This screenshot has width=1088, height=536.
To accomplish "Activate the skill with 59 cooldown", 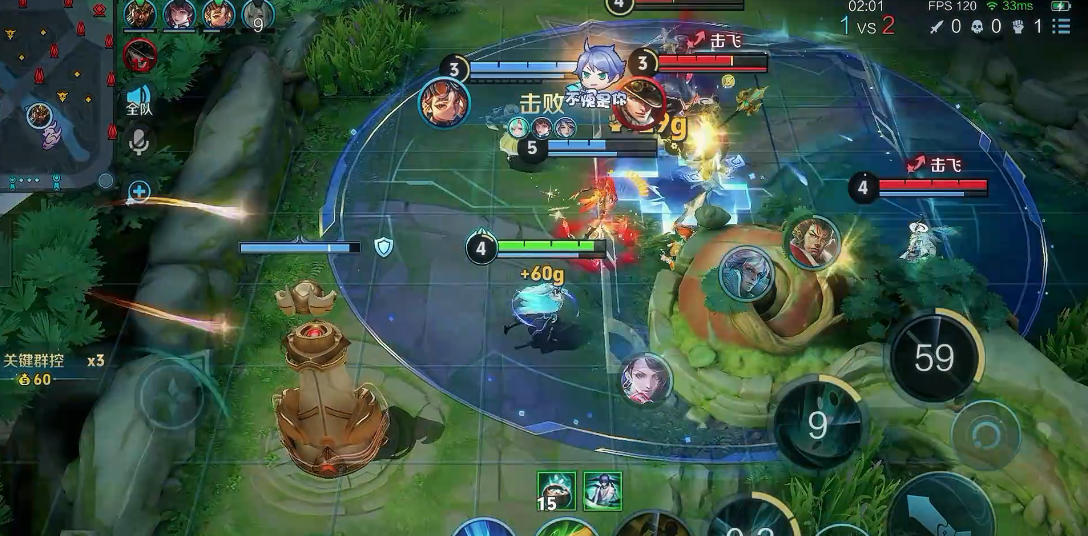I will point(934,357).
